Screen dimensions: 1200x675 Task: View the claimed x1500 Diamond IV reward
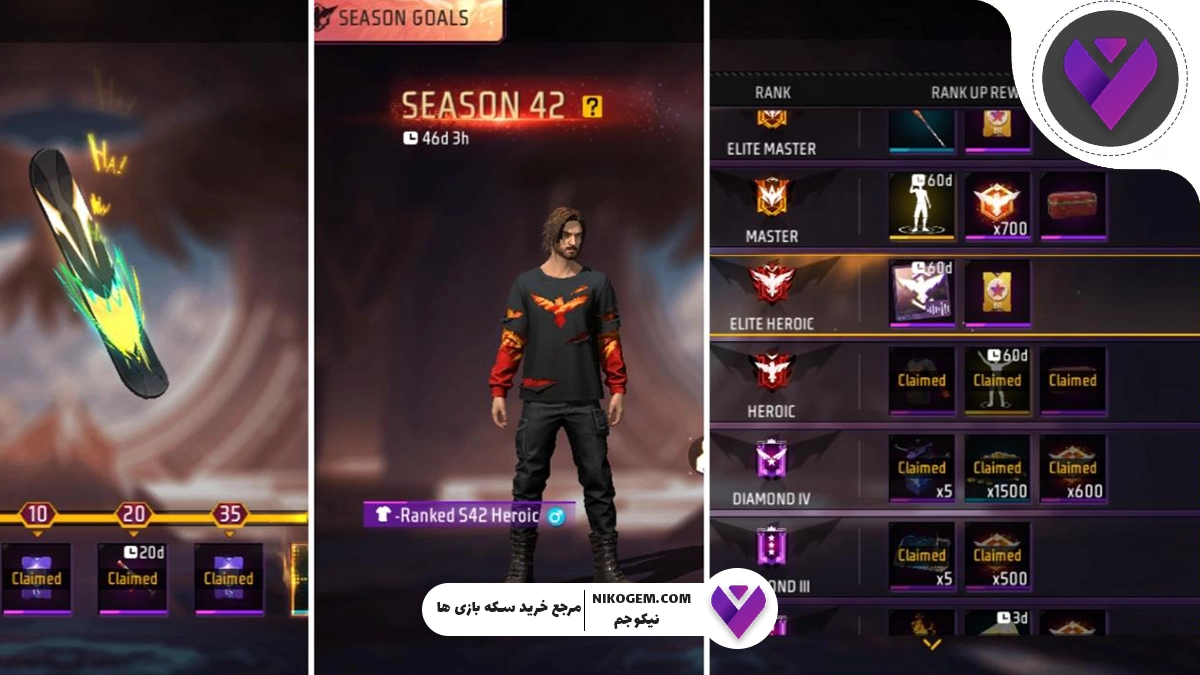997,467
